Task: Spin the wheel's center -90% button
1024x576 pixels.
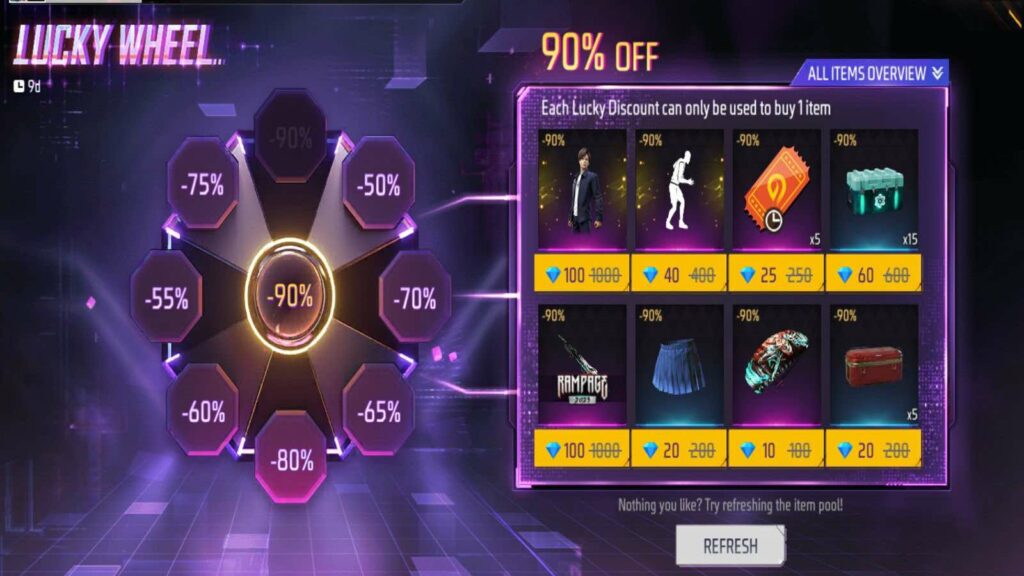Action: point(289,296)
